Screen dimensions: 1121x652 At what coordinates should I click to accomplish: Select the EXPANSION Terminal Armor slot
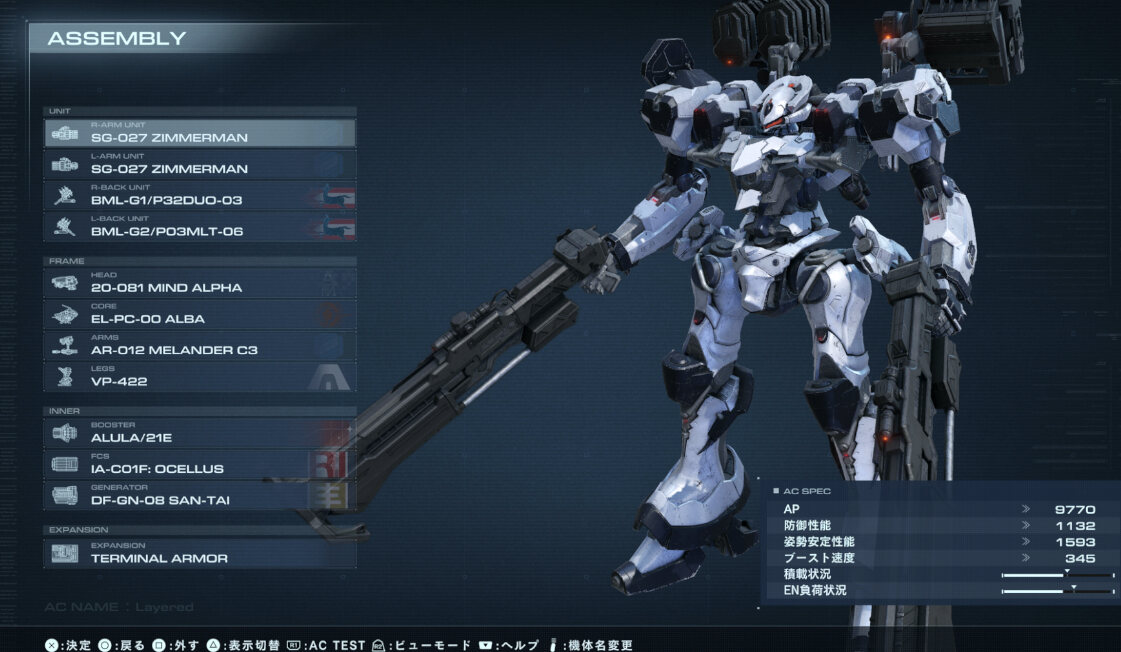[200, 553]
